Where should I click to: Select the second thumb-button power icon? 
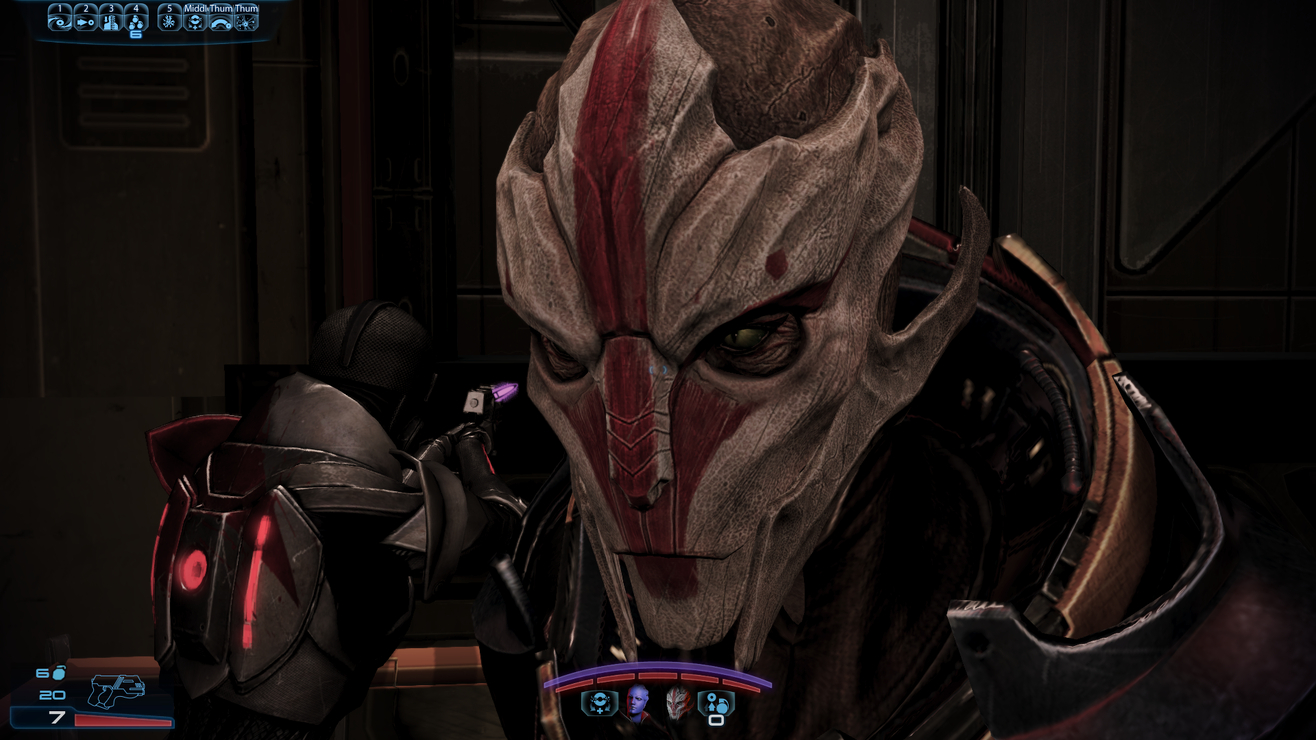245,22
